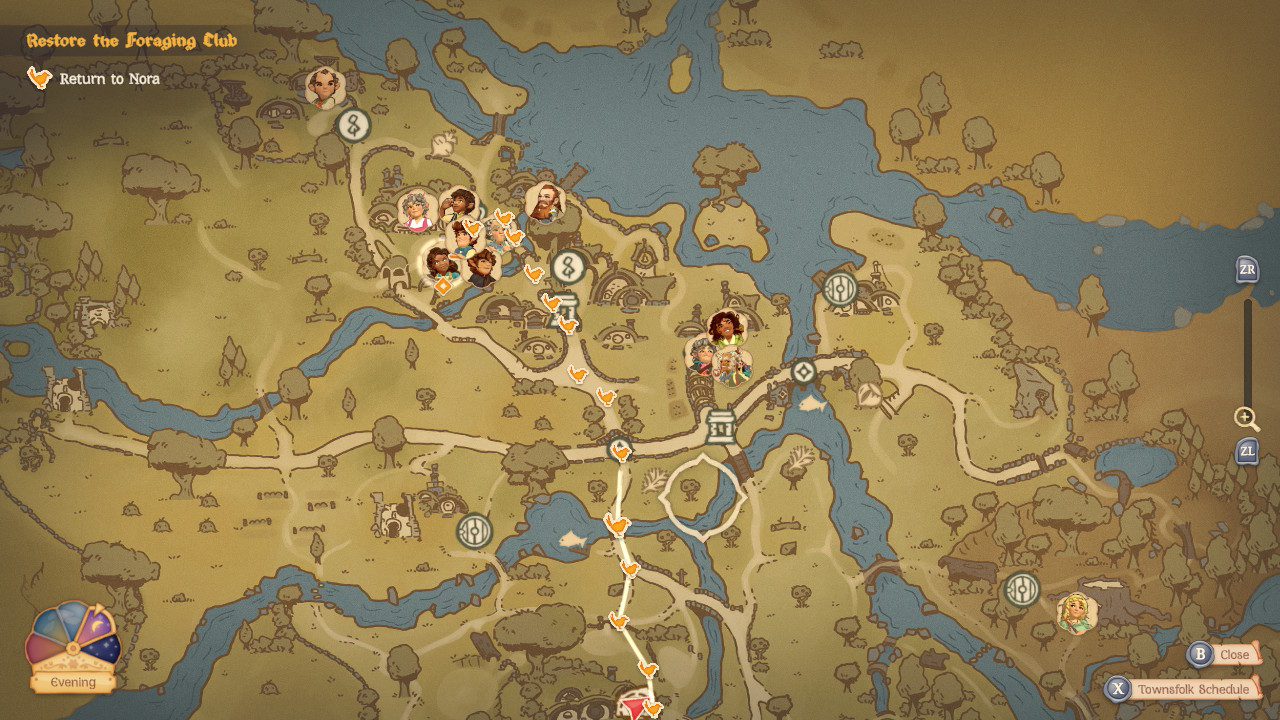Image resolution: width=1280 pixels, height=720 pixels.
Task: Choose the curly dark-haired woman in green portrait
Action: click(724, 328)
